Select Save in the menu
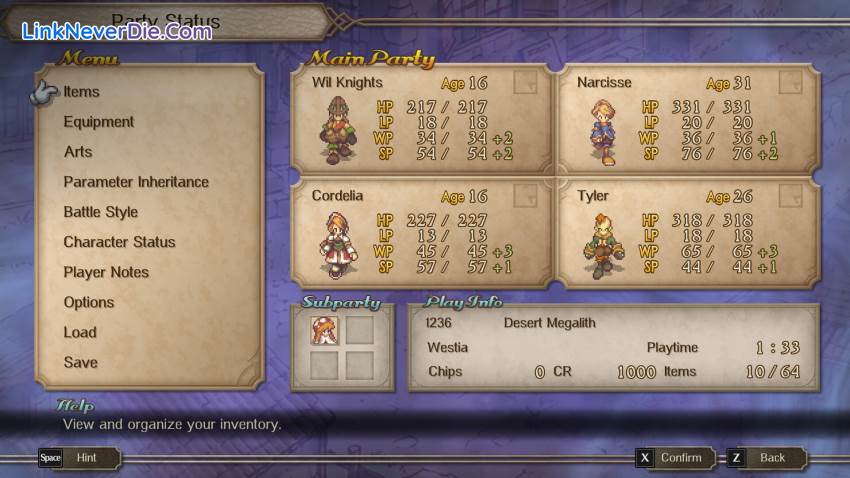This screenshot has width=850, height=478. coord(81,362)
